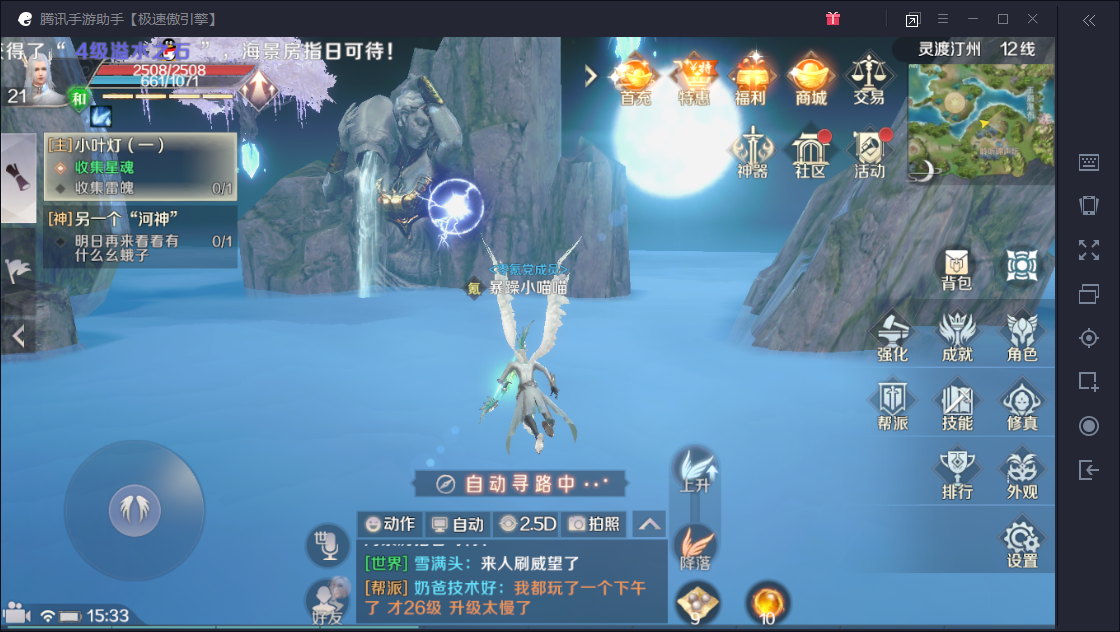Open the 活动 events menu
The height and width of the screenshot is (632, 1120).
point(869,152)
